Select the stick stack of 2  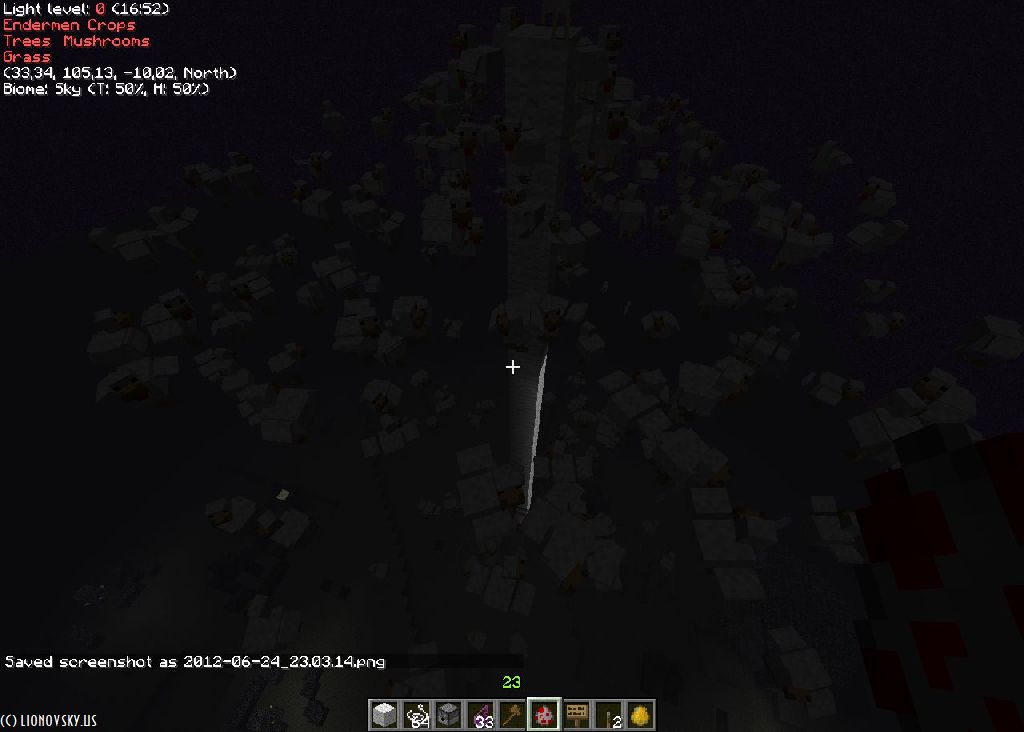[x=608, y=715]
